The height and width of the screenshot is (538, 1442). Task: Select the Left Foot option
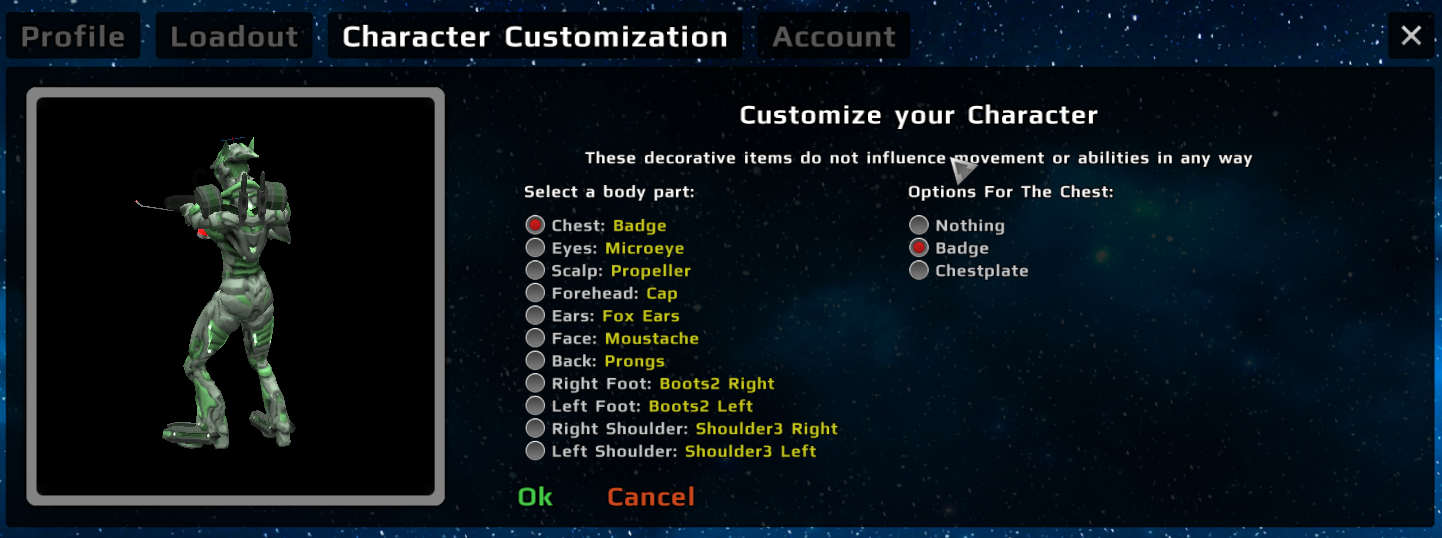tap(536, 406)
